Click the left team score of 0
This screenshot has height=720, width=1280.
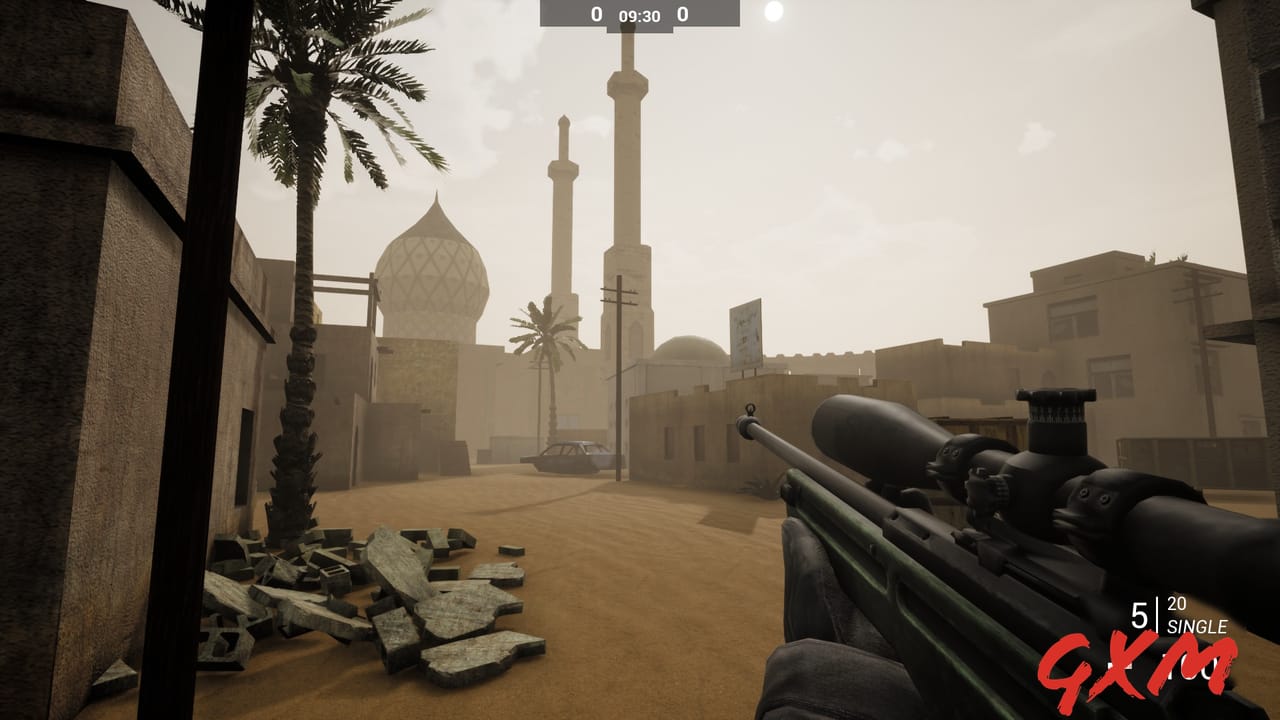[596, 14]
